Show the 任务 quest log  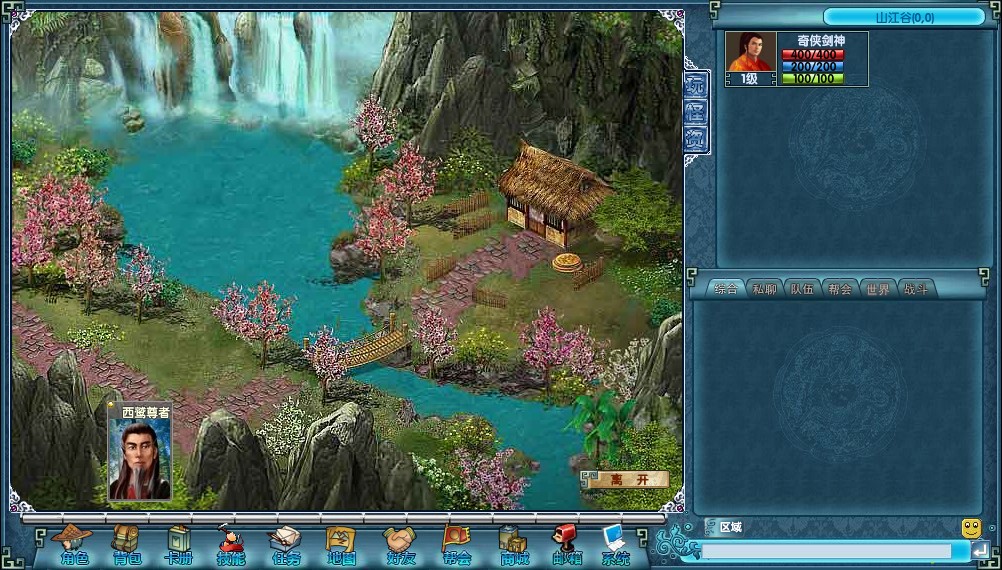pos(286,546)
